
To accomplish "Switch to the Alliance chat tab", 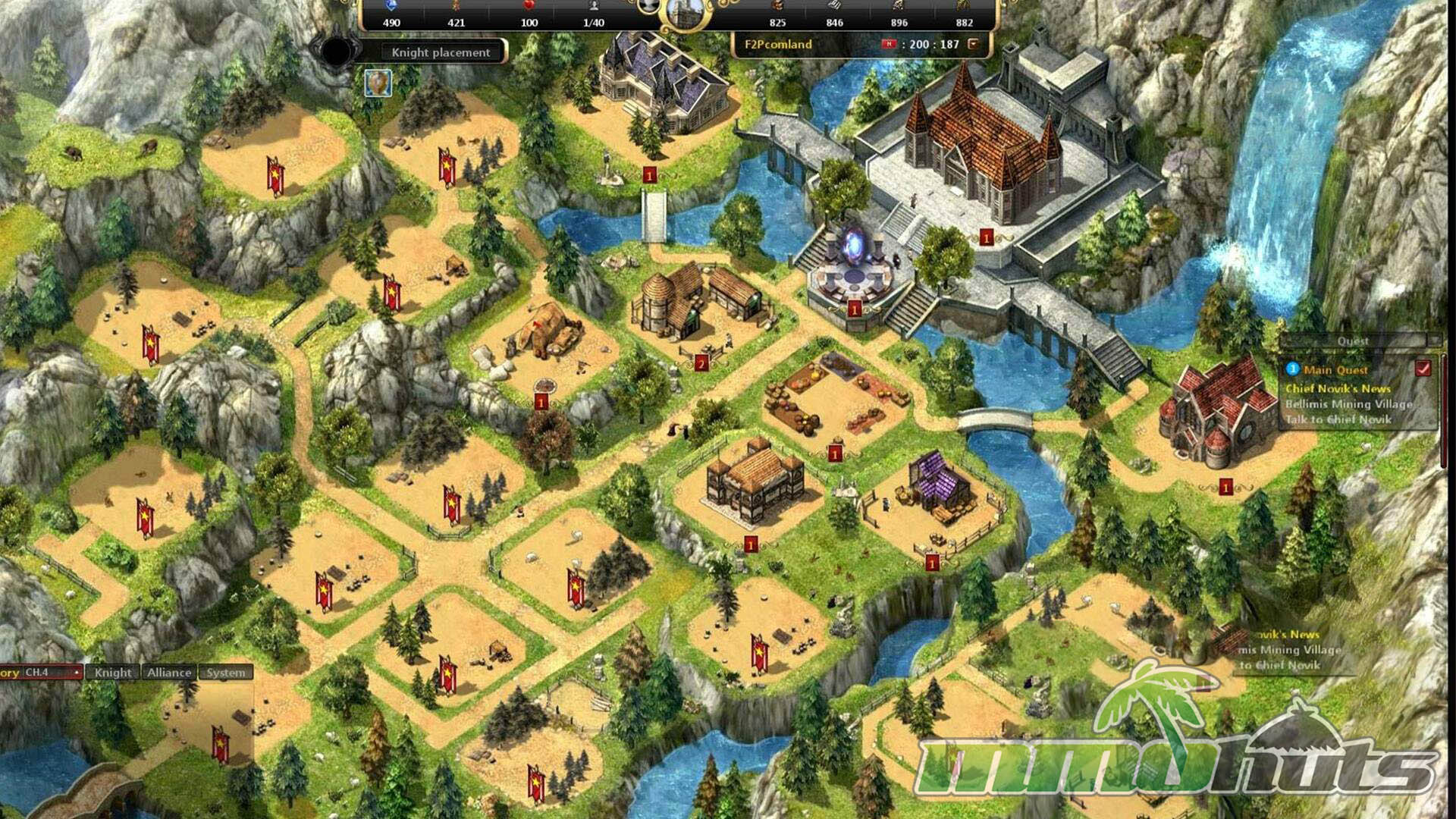I will (169, 672).
